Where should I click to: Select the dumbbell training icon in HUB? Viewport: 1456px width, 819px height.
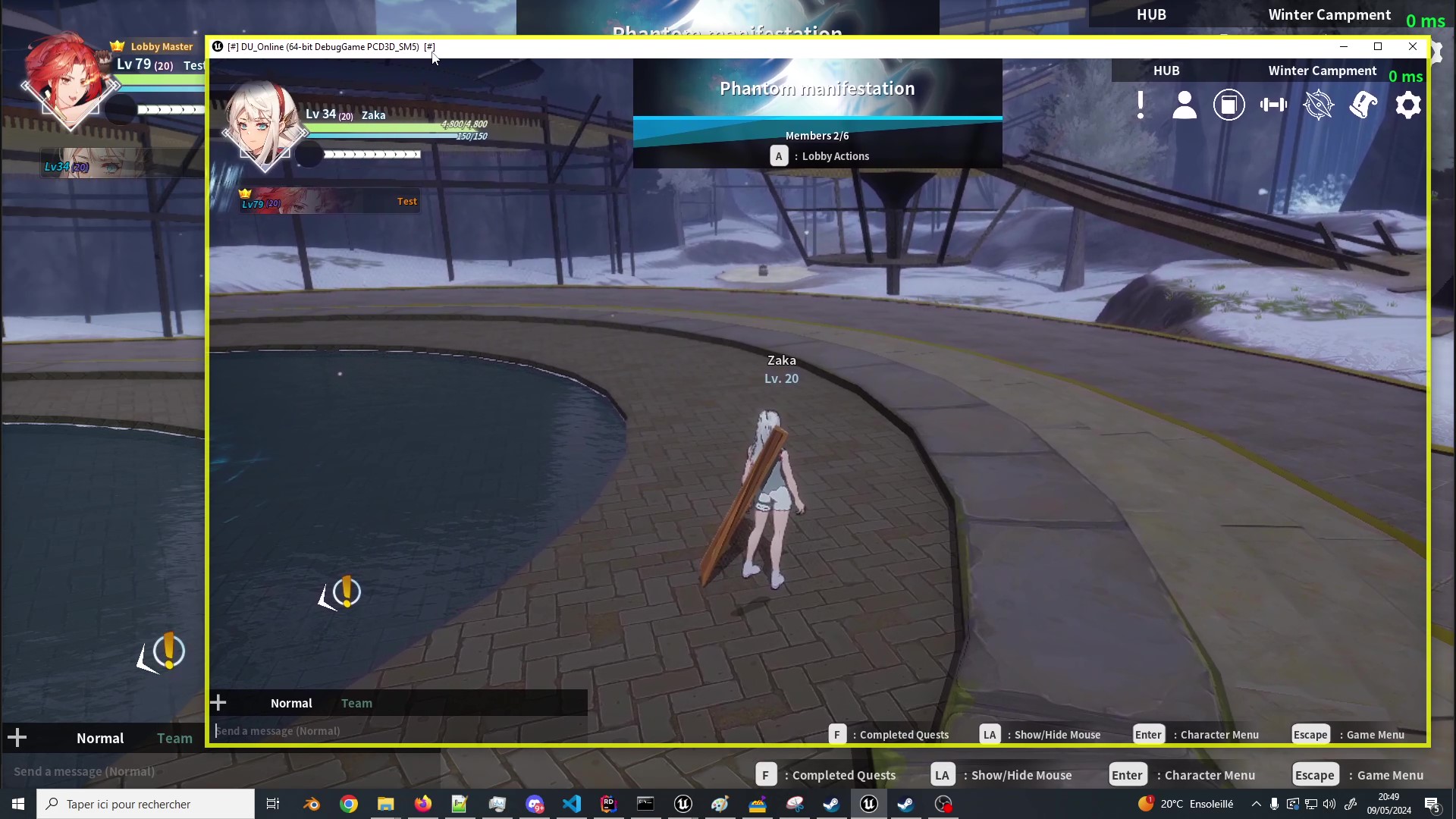[x=1273, y=105]
